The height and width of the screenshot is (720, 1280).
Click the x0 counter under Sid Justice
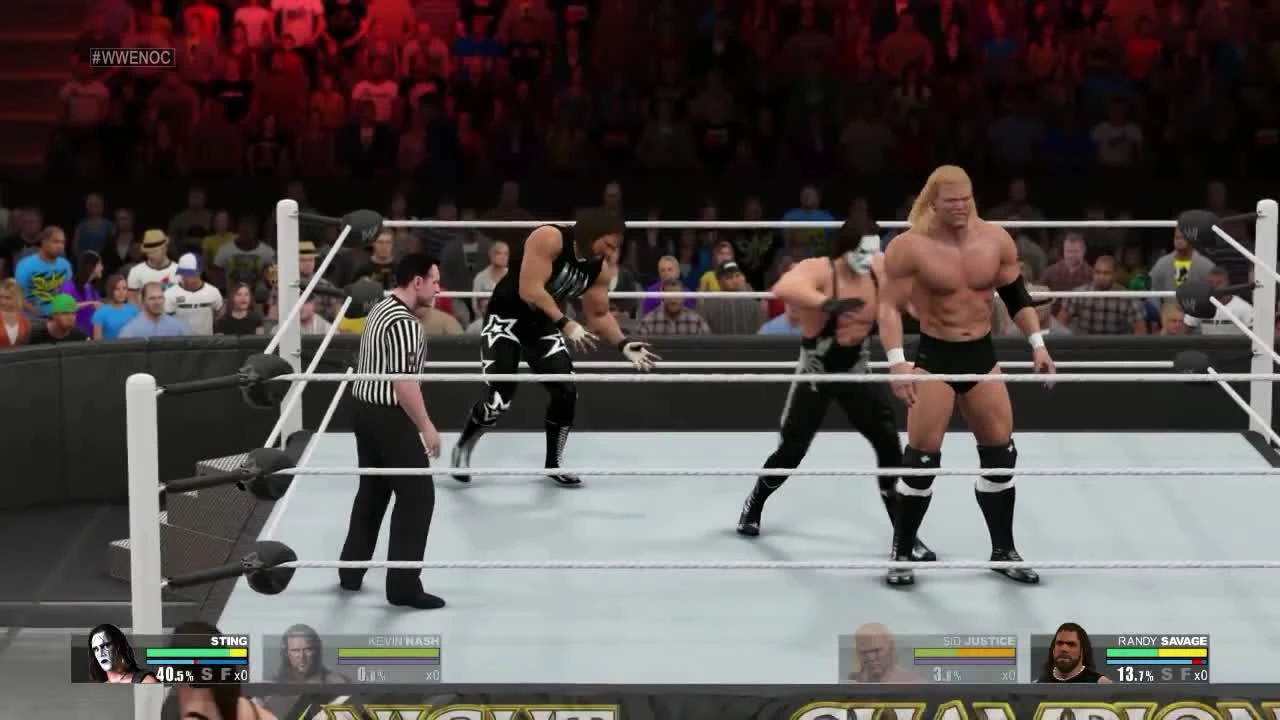(x=1009, y=673)
